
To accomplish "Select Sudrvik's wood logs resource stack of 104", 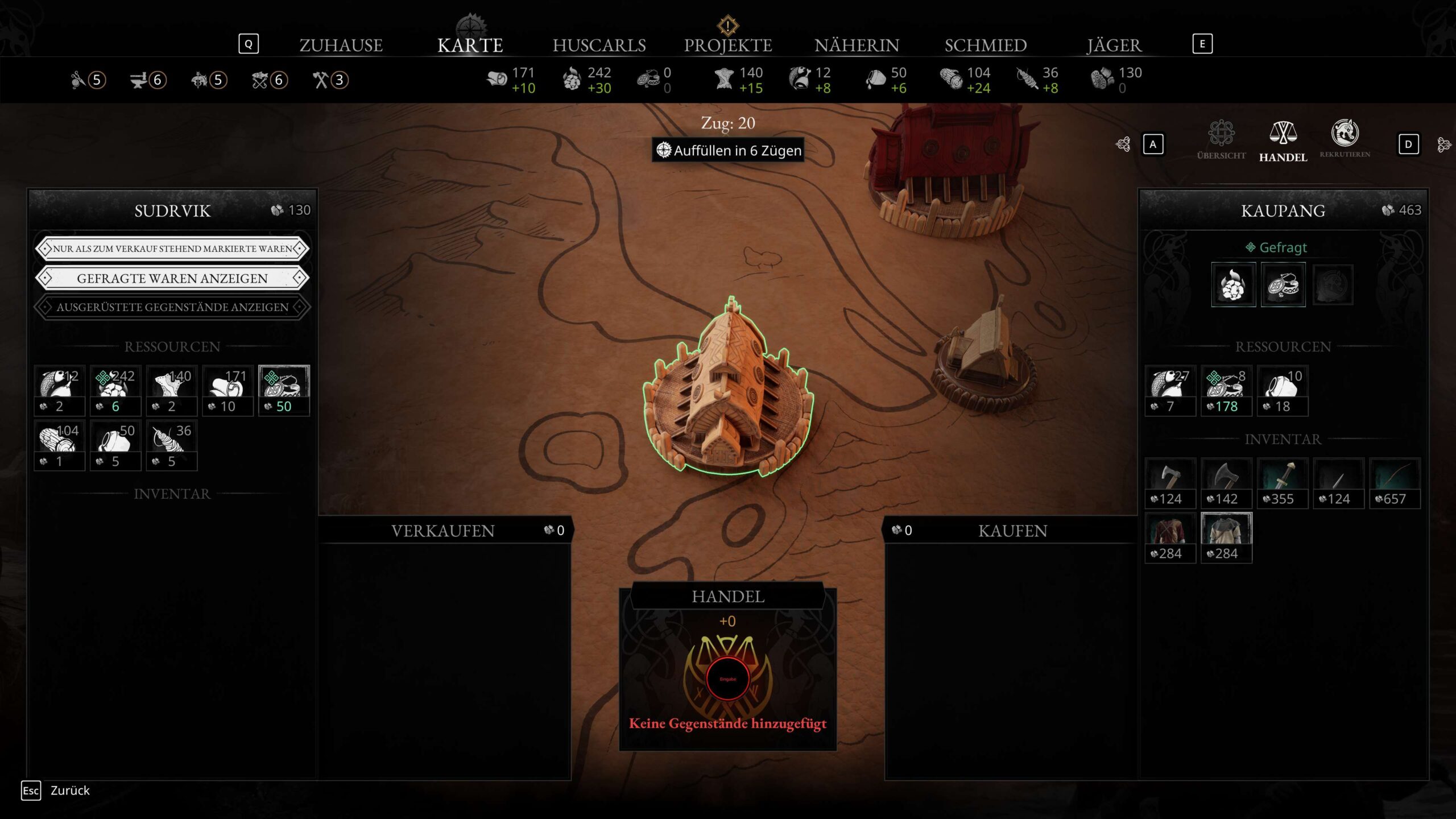I will (59, 445).
